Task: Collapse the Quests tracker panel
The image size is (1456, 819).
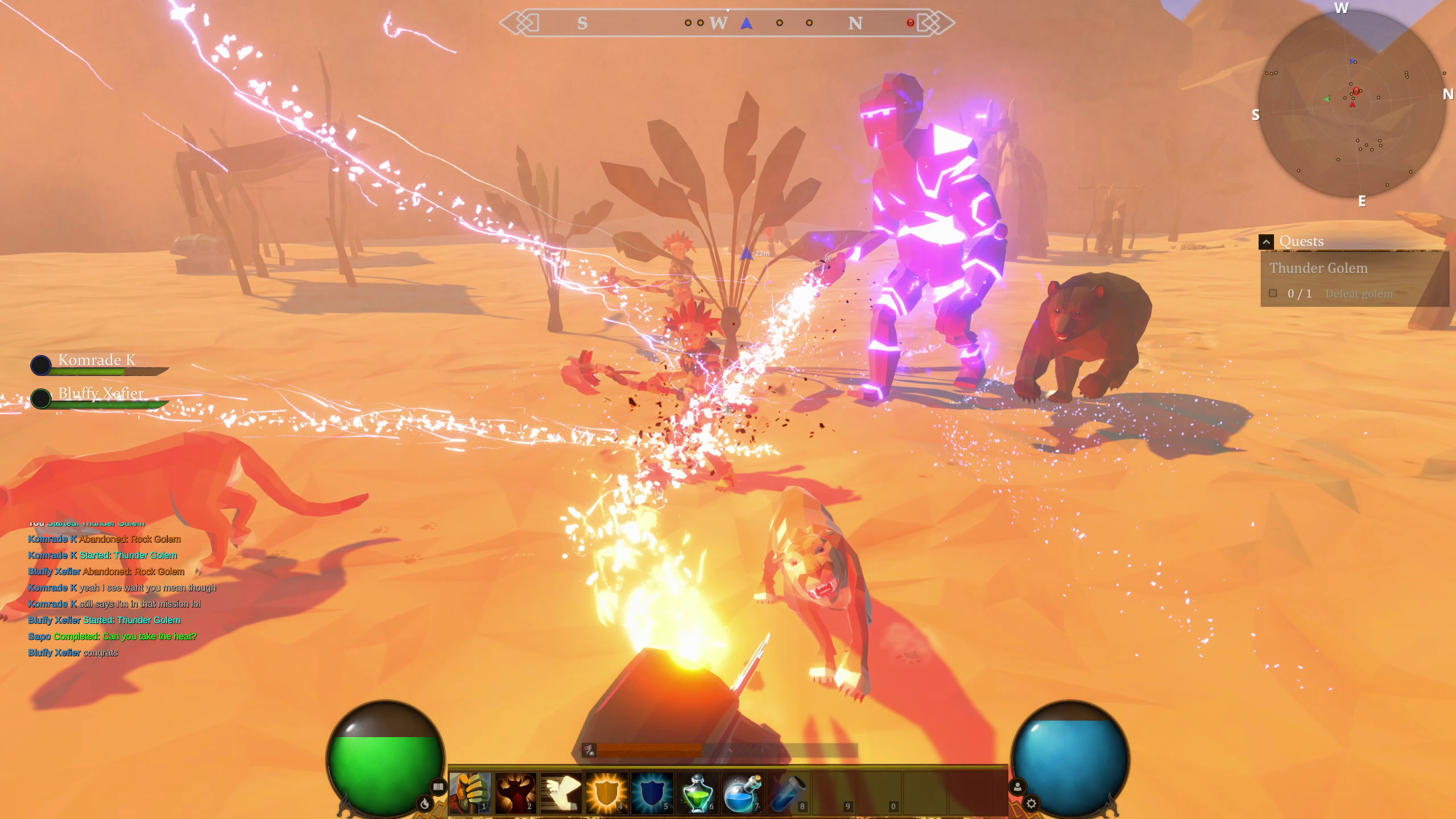Action: pos(1265,241)
